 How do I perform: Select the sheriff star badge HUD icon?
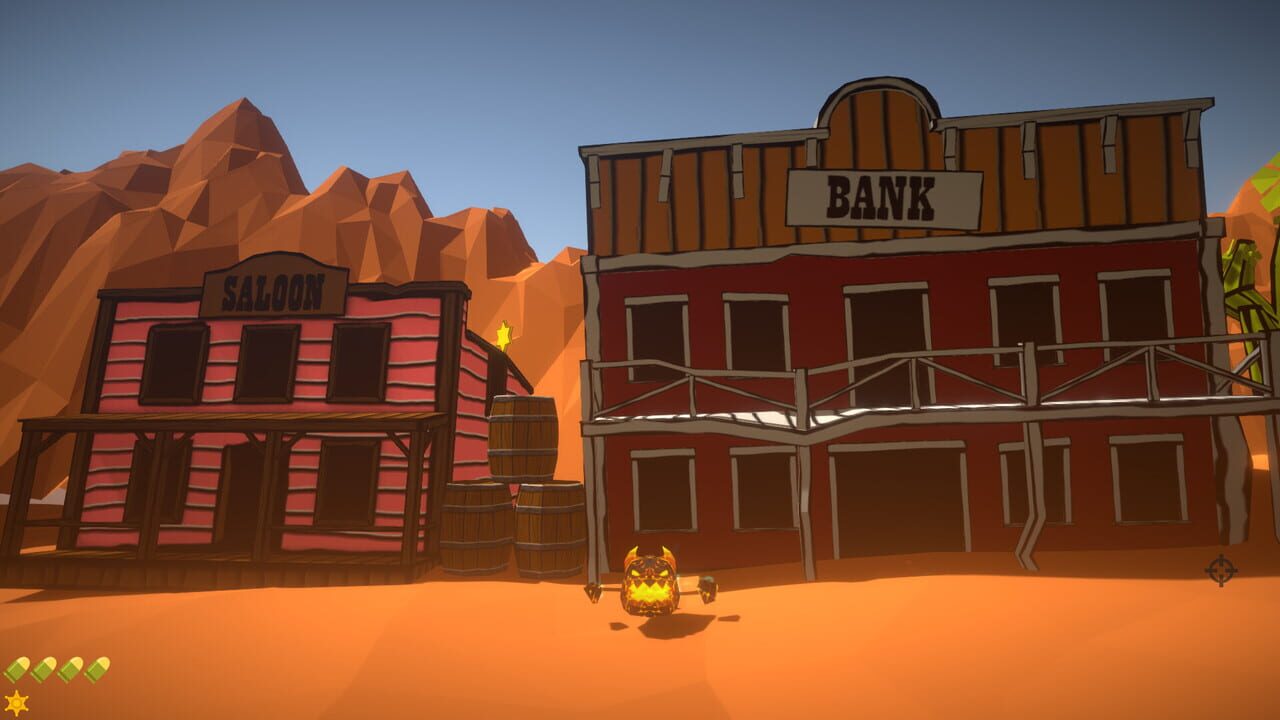tap(16, 702)
